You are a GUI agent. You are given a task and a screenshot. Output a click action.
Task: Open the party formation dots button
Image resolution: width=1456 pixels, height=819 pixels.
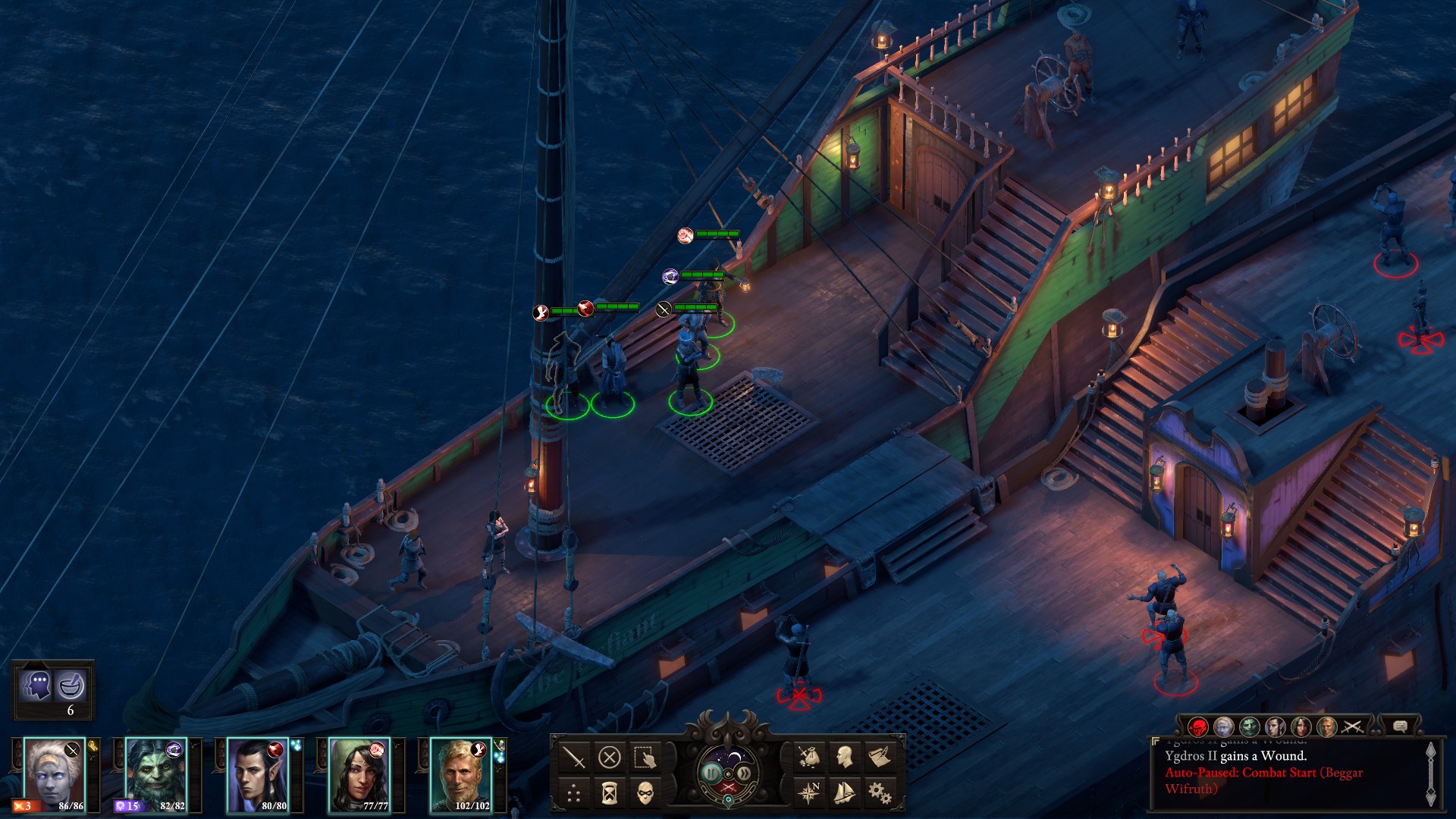click(574, 793)
